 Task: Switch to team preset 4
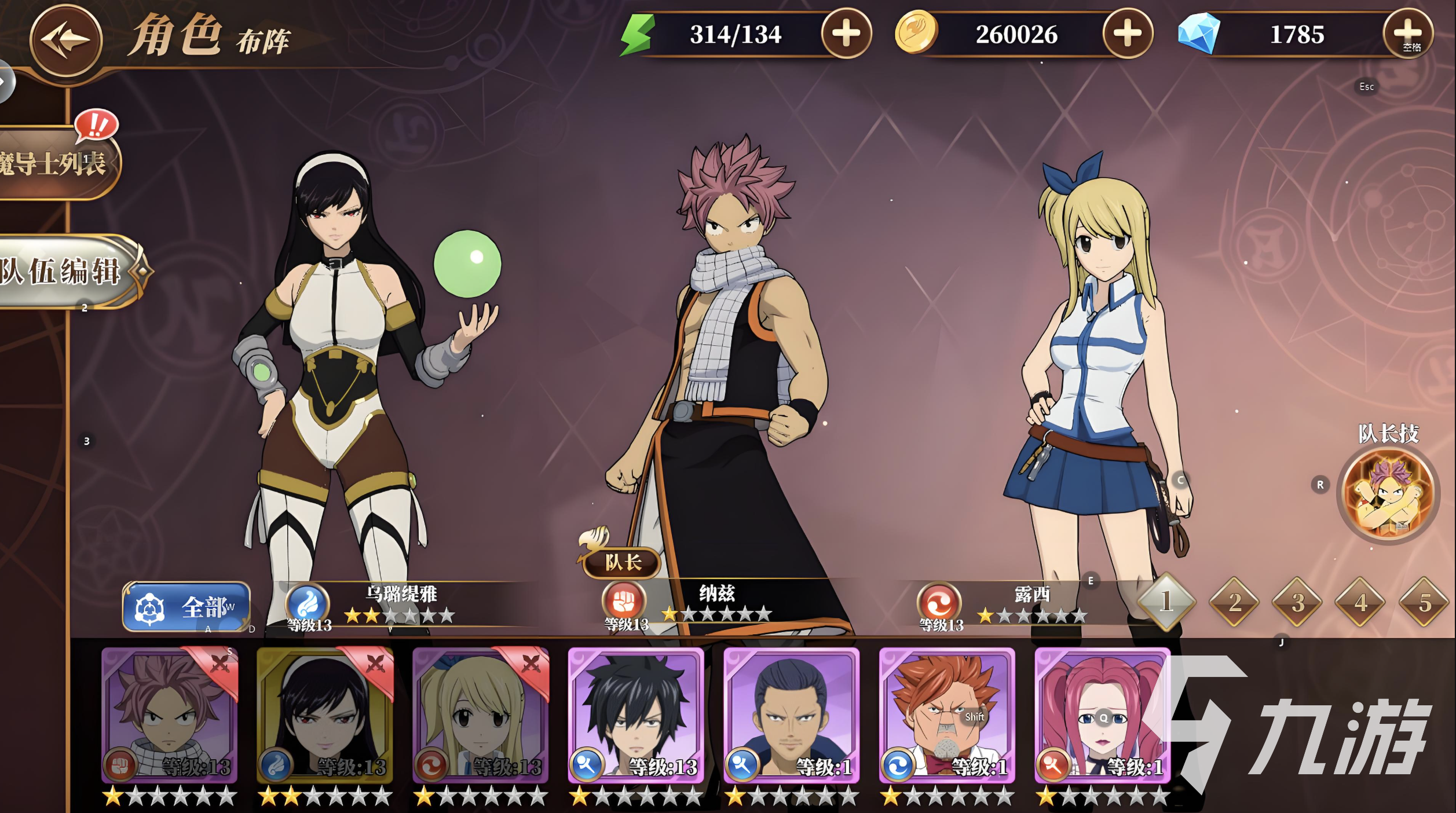coord(1360,602)
